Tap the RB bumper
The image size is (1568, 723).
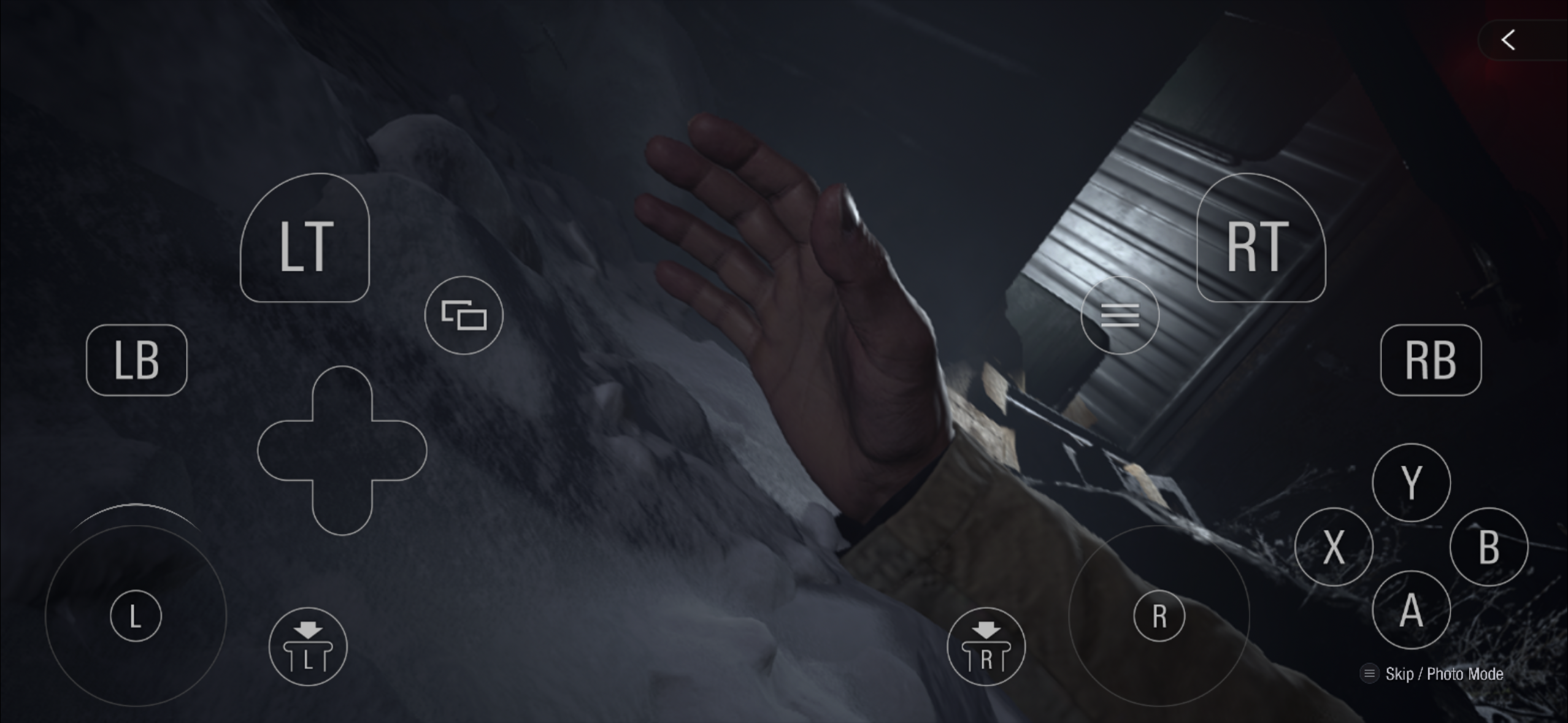tap(1431, 360)
